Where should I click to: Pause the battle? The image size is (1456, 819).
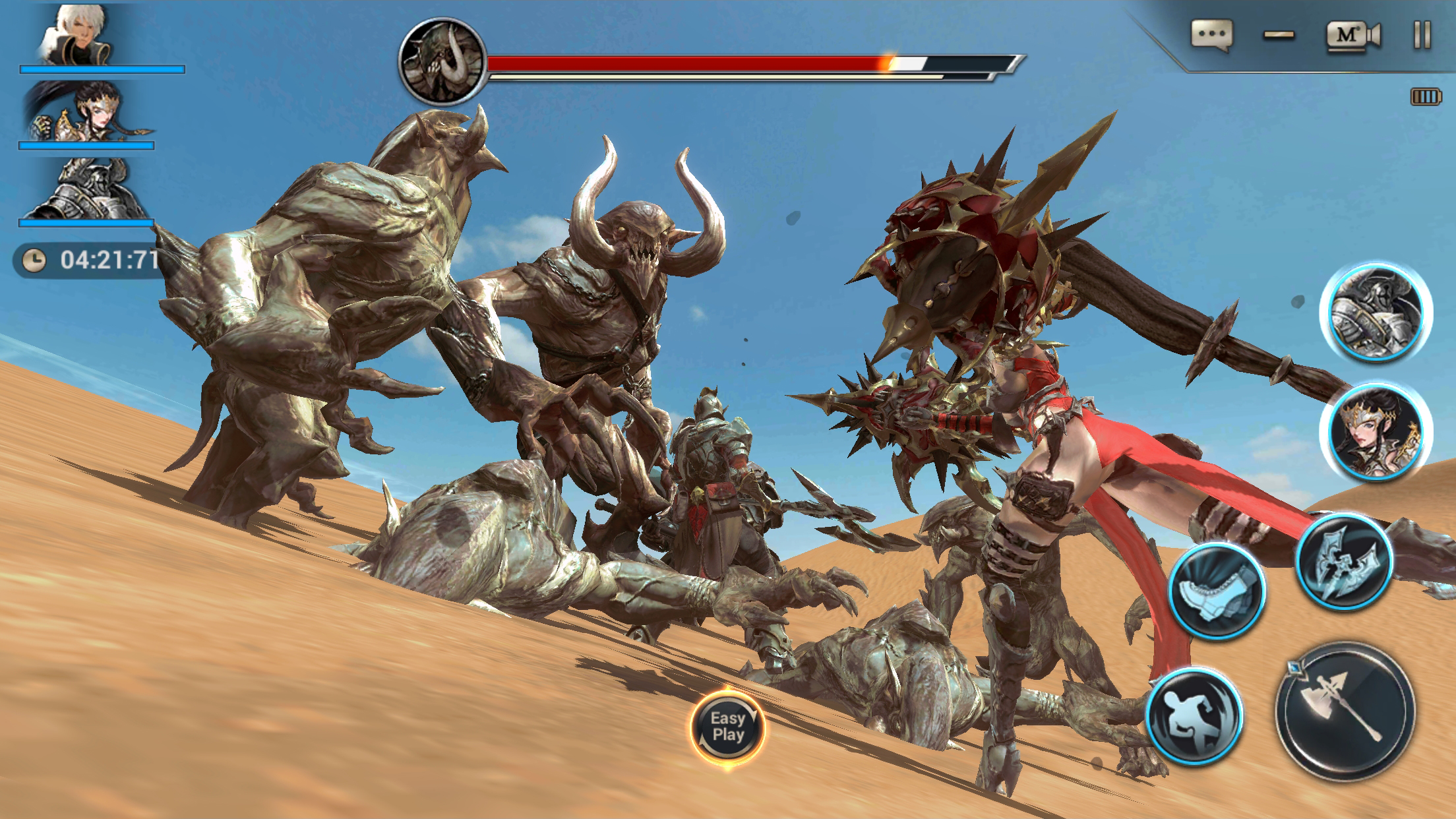coord(1422,35)
